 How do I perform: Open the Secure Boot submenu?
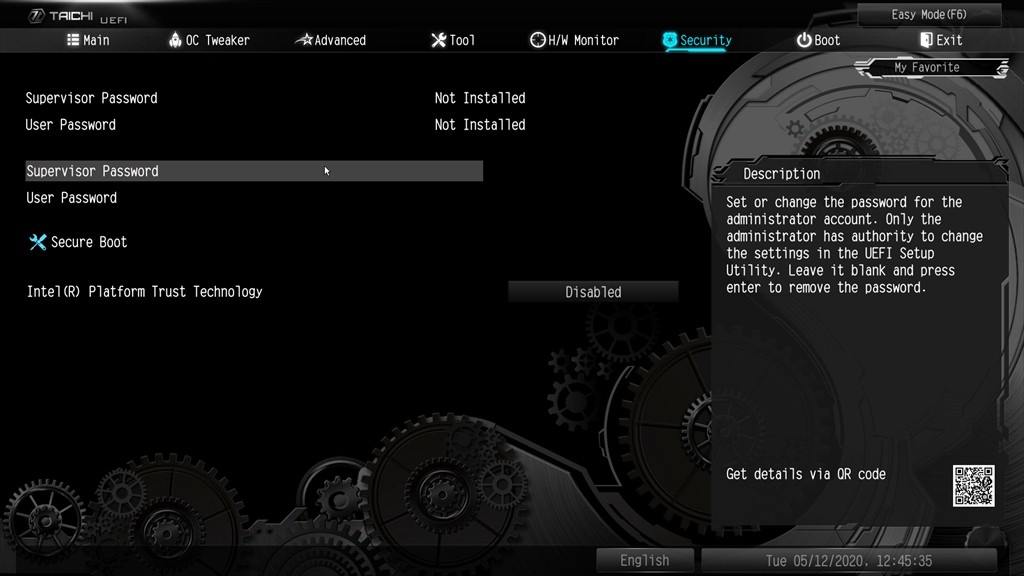(88, 242)
